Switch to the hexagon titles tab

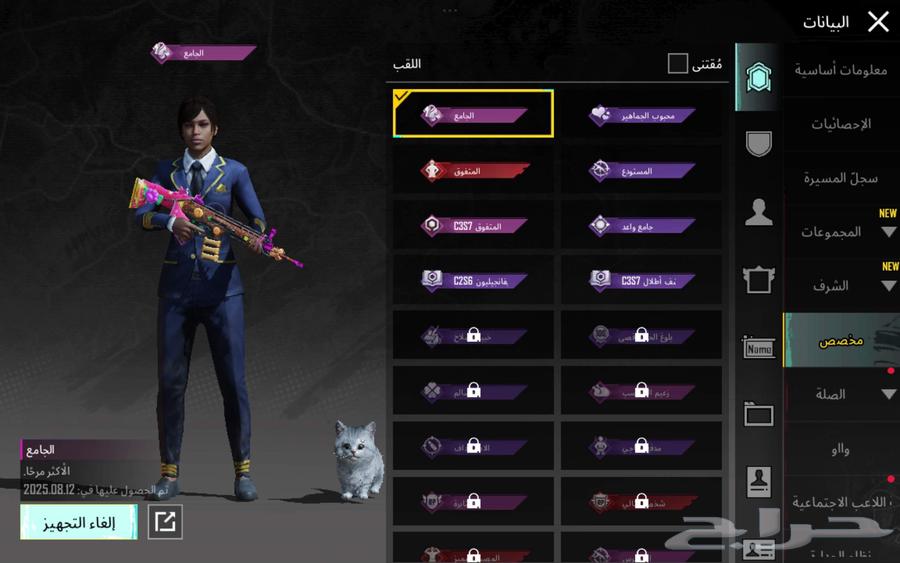pyautogui.click(x=758, y=78)
